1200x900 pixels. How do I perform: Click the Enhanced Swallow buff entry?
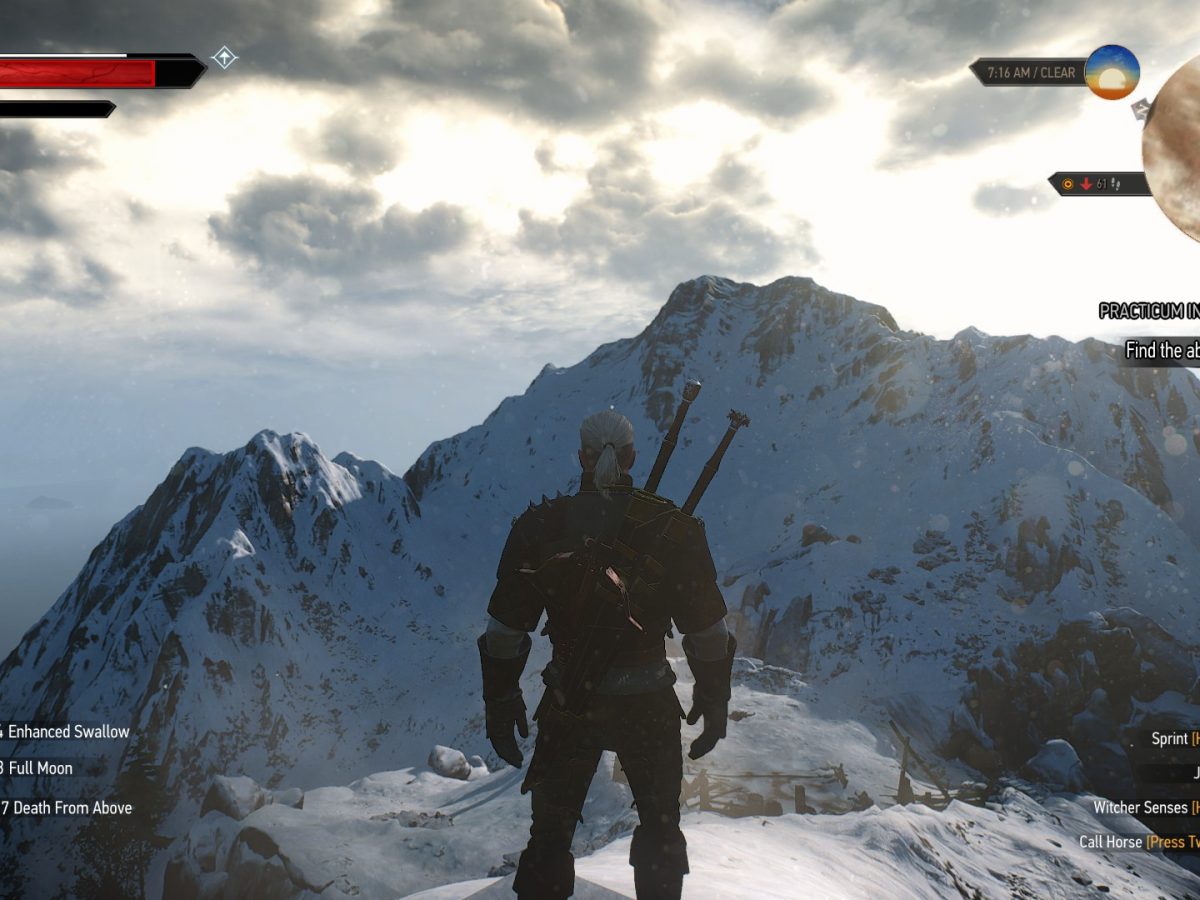click(68, 732)
